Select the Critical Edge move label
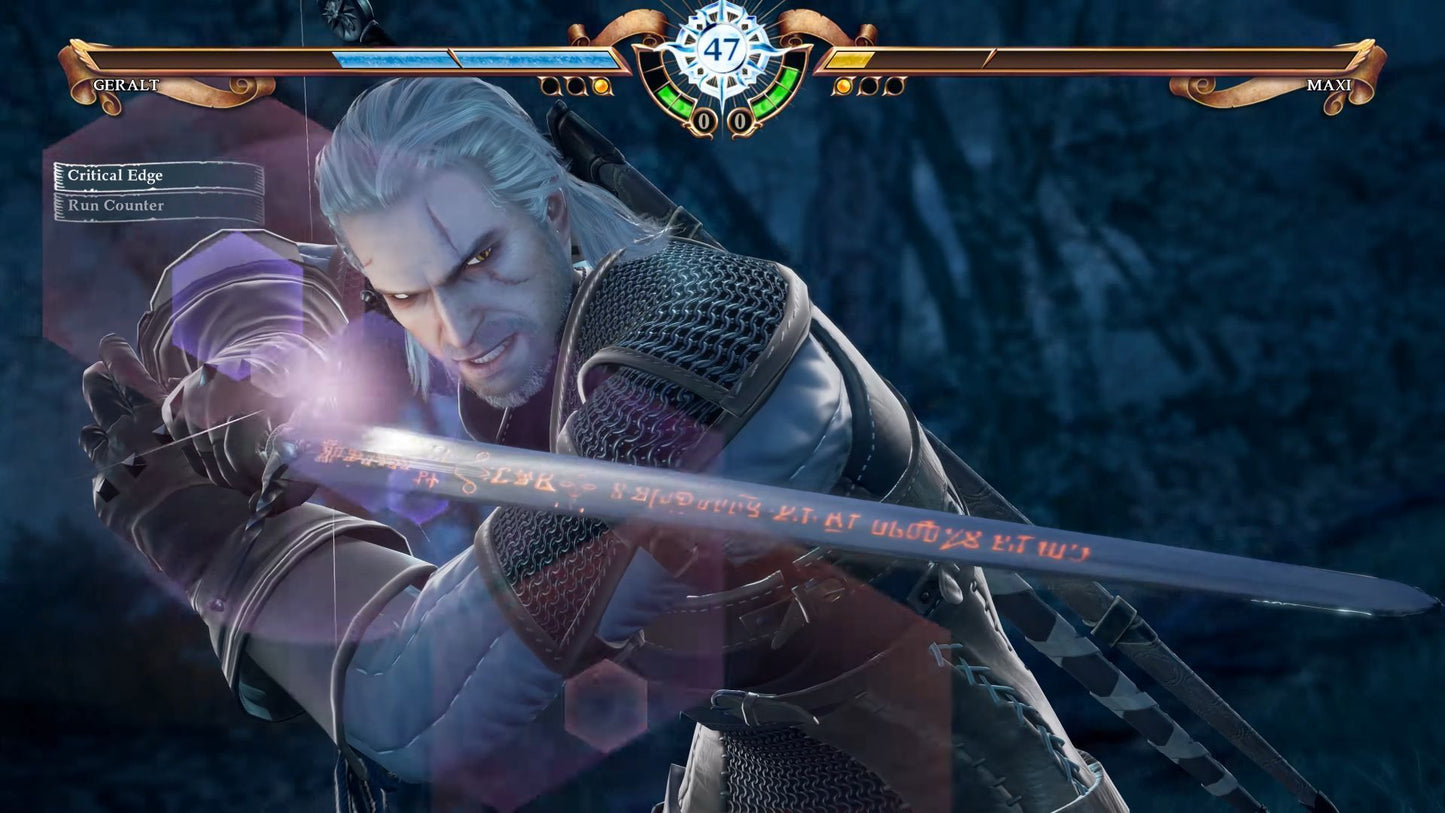Image resolution: width=1445 pixels, height=813 pixels. tap(114, 175)
